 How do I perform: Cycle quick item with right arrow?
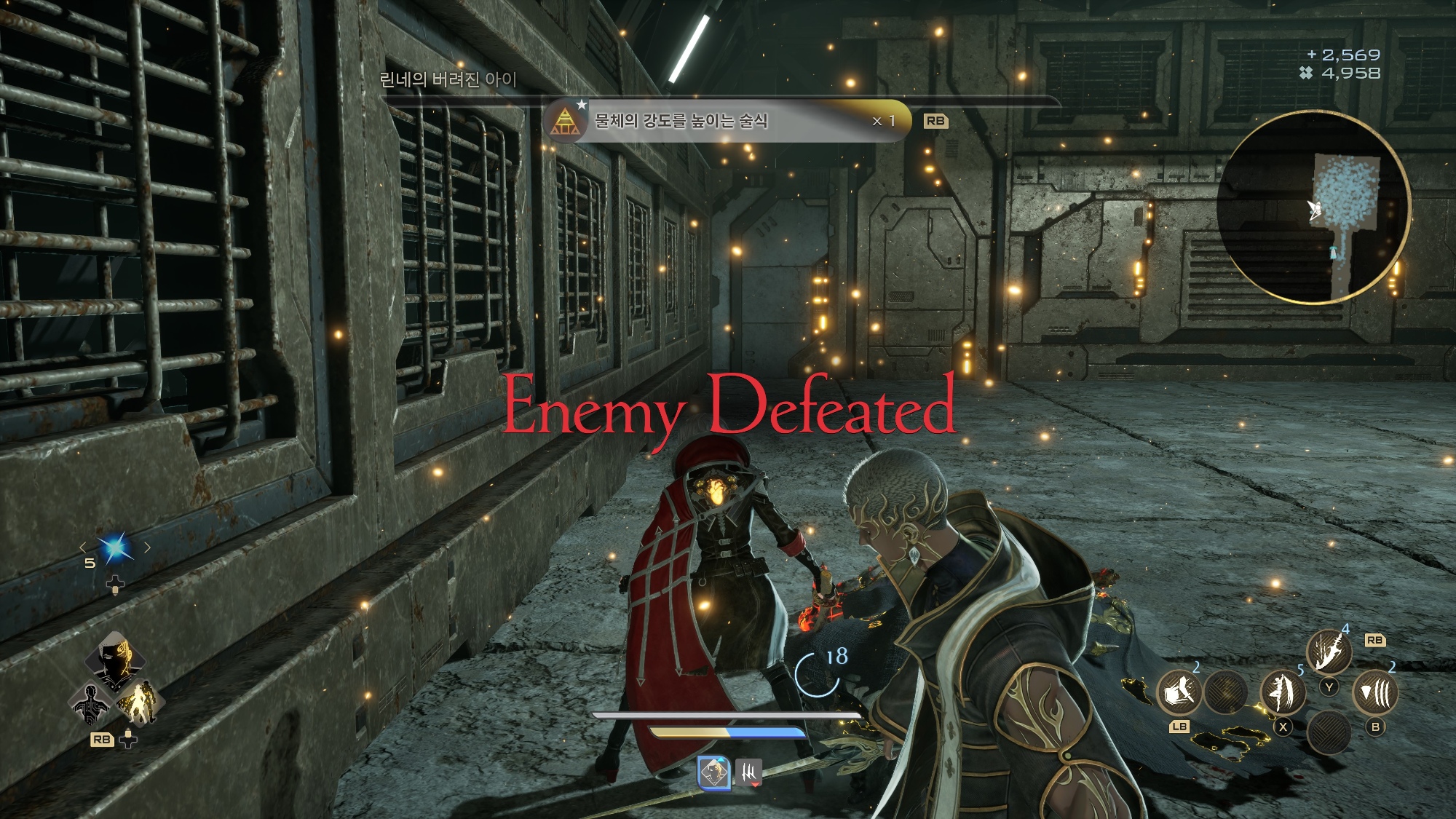pos(148,547)
